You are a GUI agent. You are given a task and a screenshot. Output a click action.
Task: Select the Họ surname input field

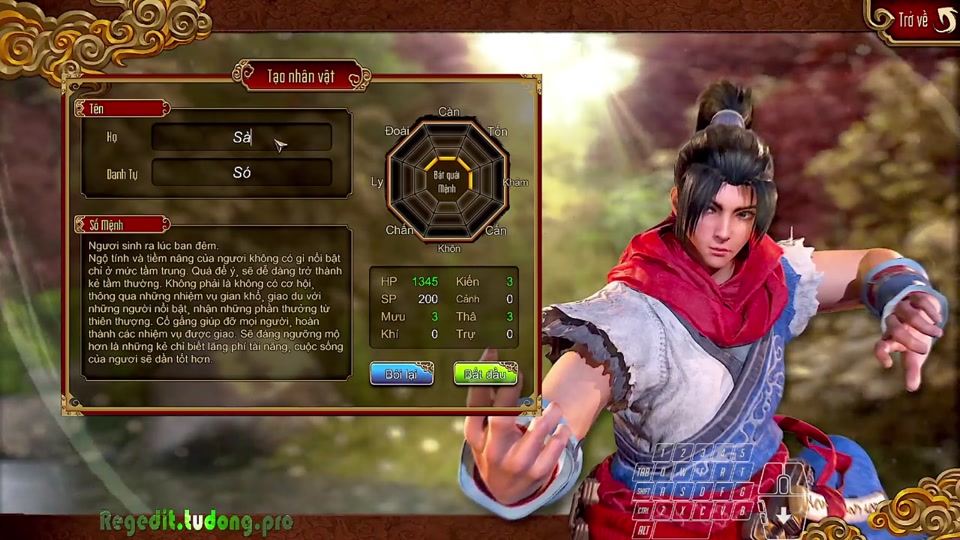(241, 138)
